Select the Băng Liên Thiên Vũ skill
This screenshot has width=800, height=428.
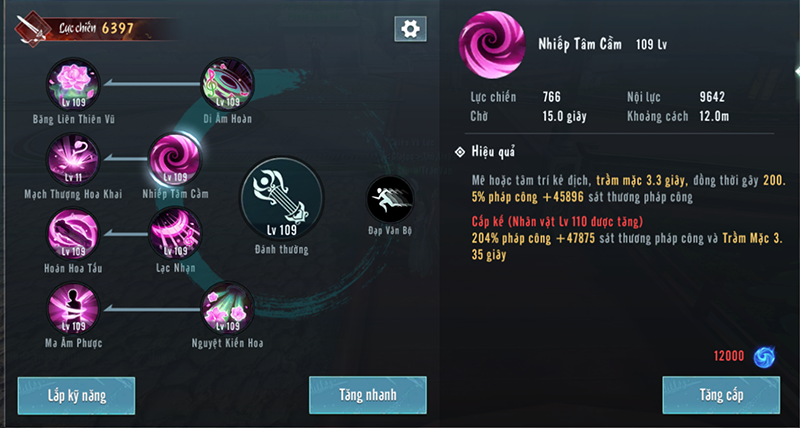pyautogui.click(x=73, y=84)
